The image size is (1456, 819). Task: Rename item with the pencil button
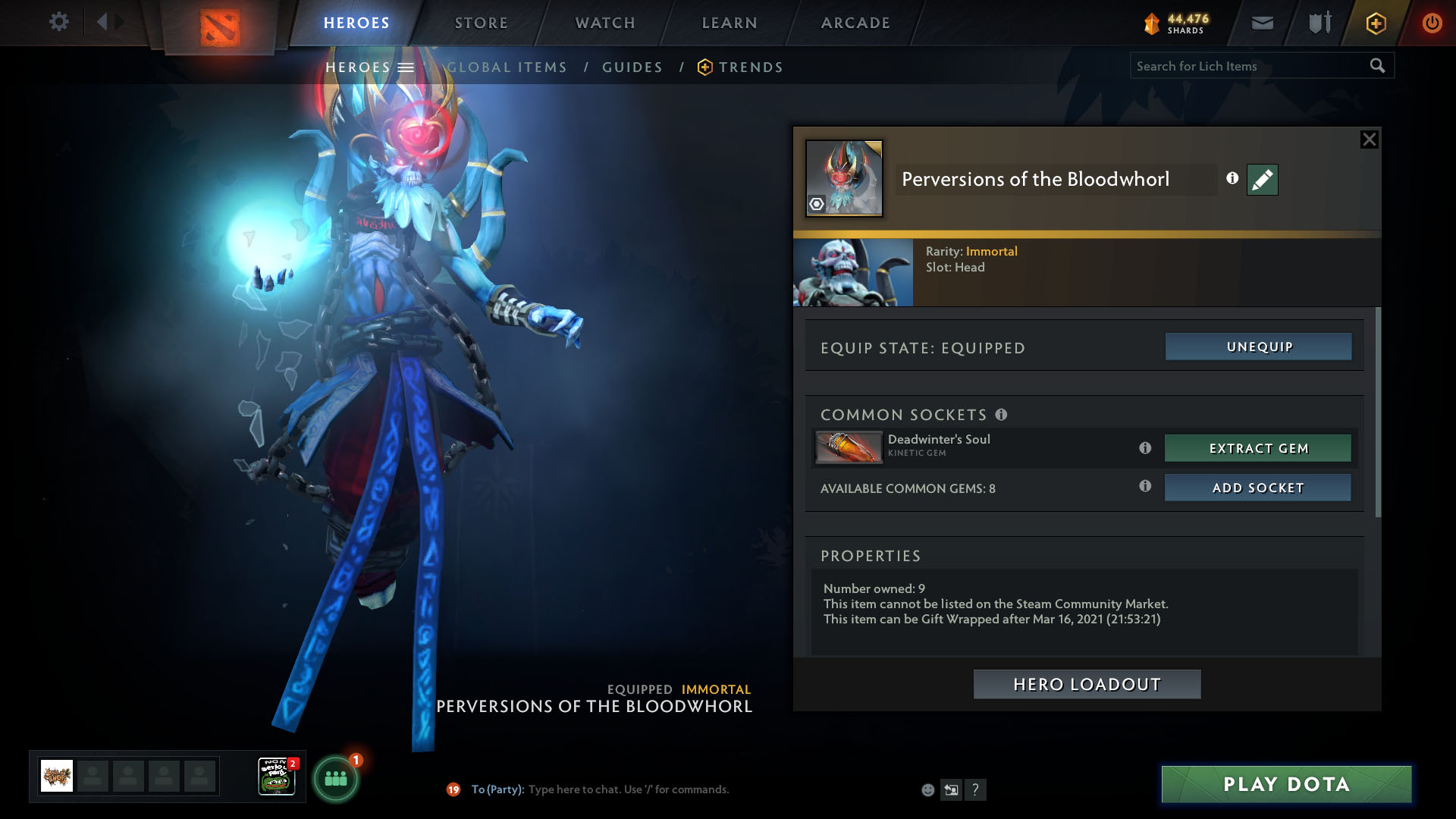(x=1262, y=180)
